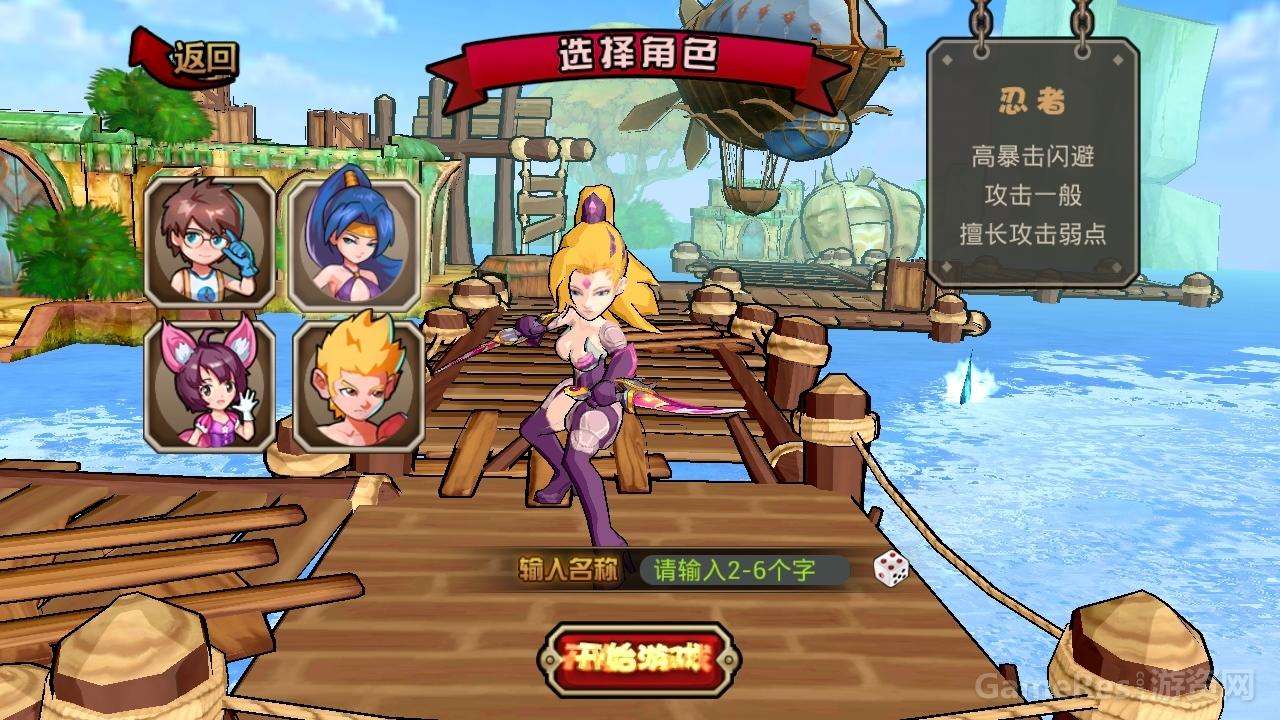The width and height of the screenshot is (1280, 720).
Task: Select the spiky blond fighter portrait
Action: pyautogui.click(x=355, y=385)
